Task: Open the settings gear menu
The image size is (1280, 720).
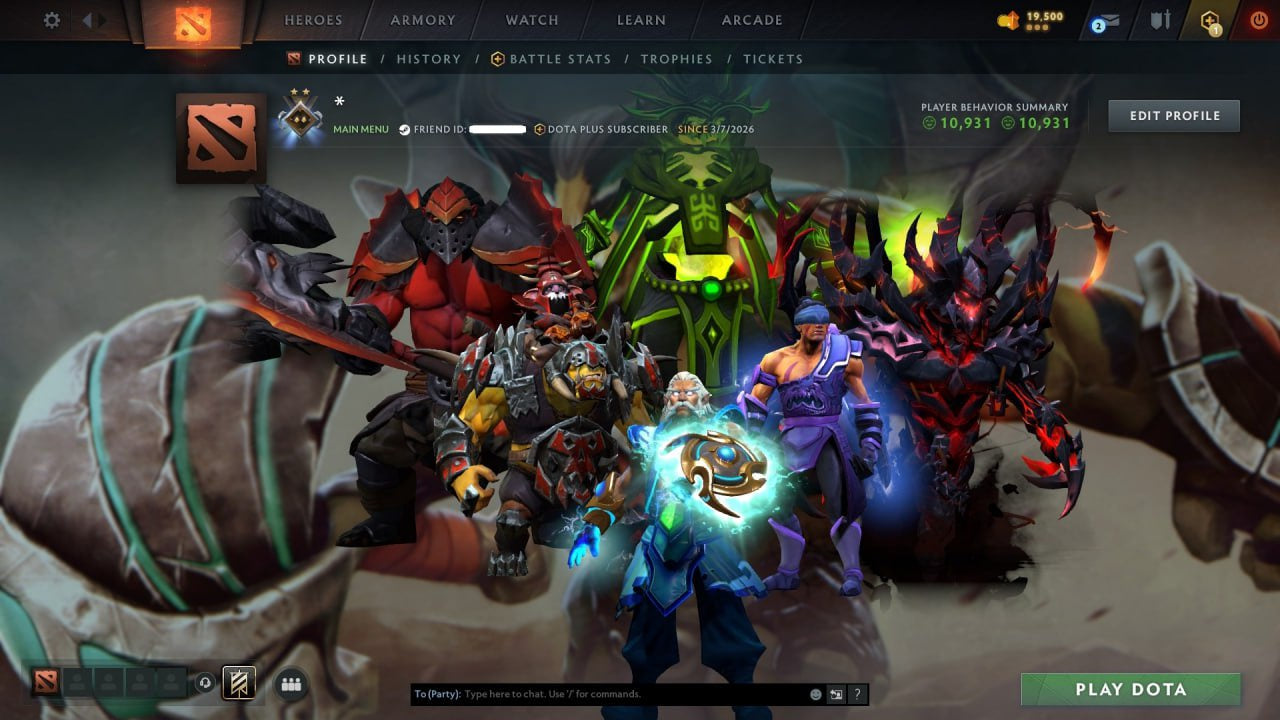Action: (51, 20)
